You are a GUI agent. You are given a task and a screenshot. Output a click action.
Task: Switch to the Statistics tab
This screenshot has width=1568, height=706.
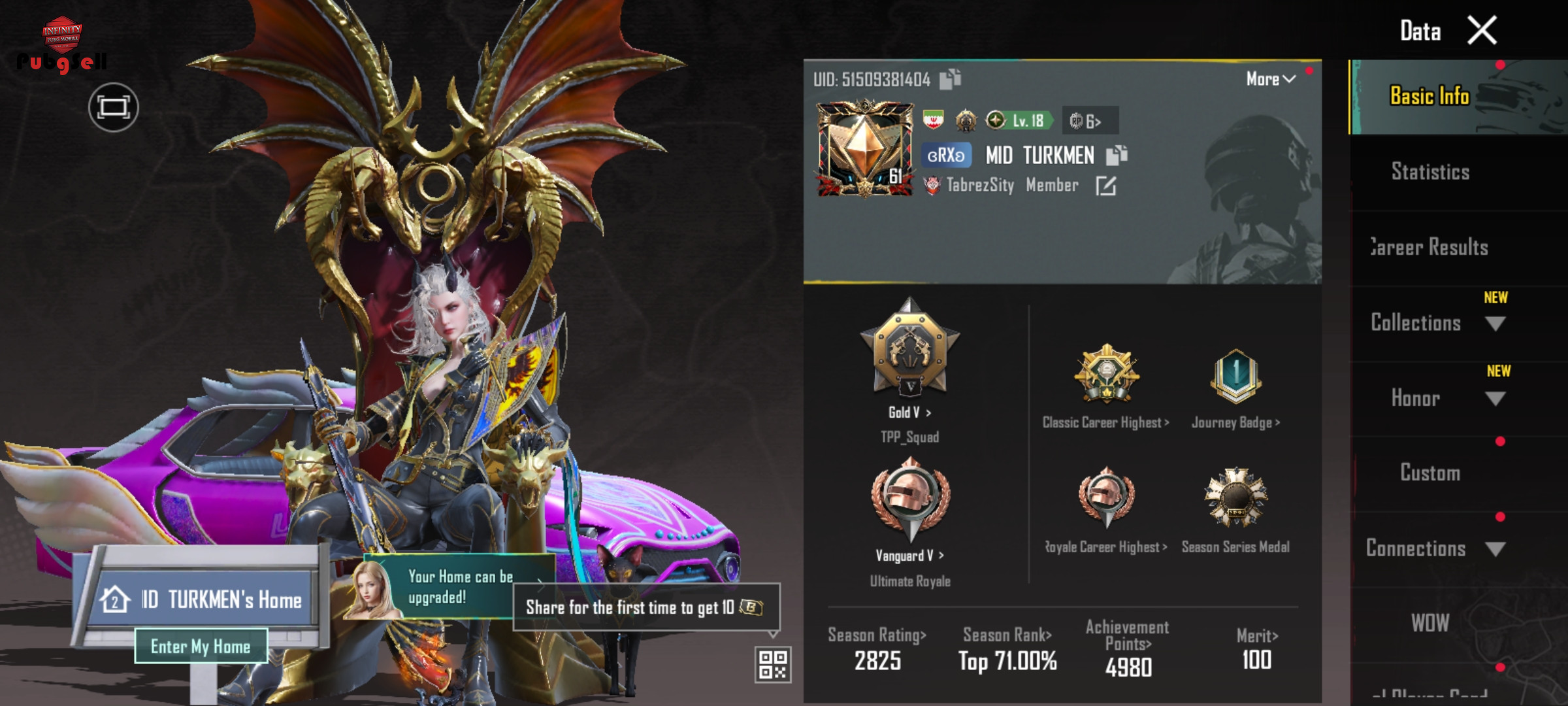1430,172
